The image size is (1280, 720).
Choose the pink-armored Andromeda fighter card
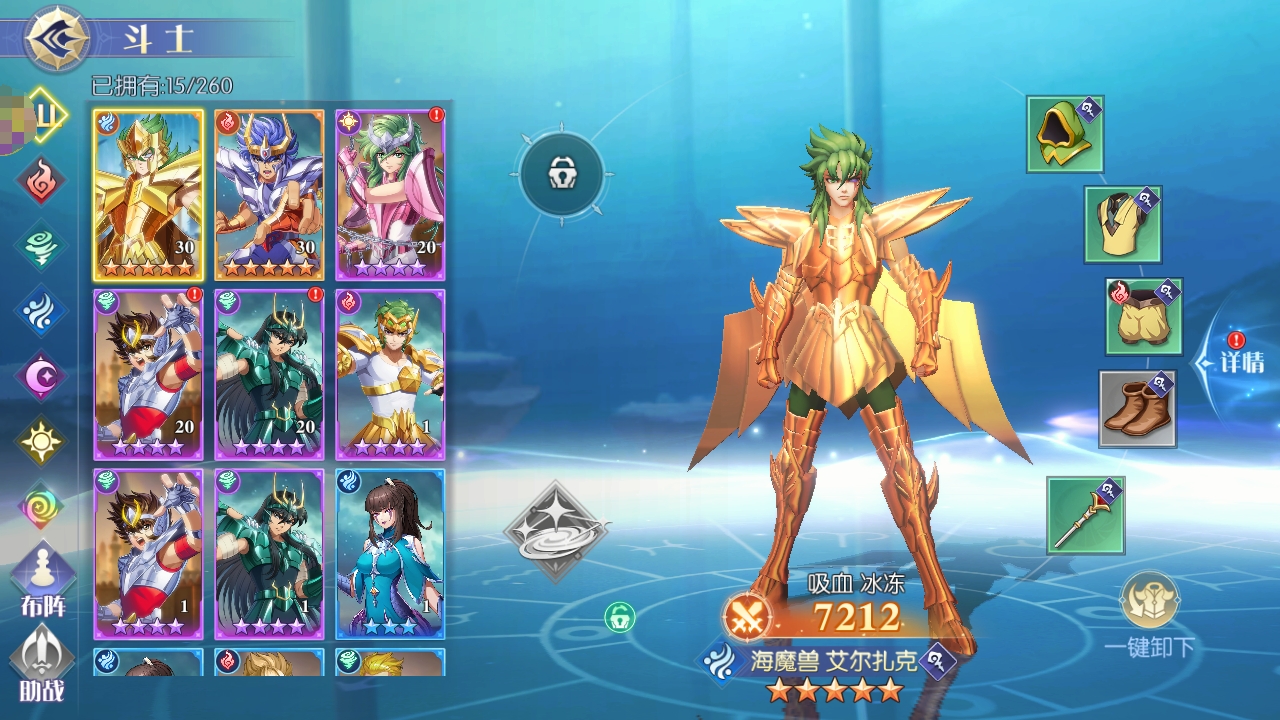point(390,195)
